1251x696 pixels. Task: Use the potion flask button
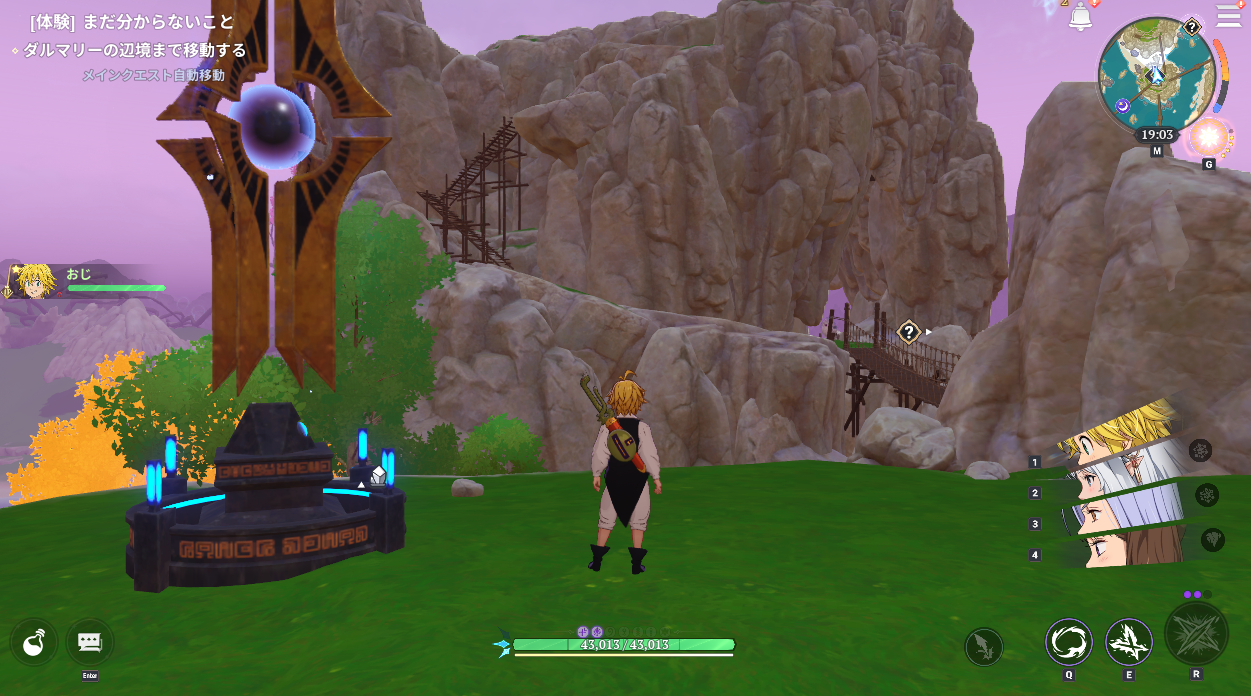[34, 642]
